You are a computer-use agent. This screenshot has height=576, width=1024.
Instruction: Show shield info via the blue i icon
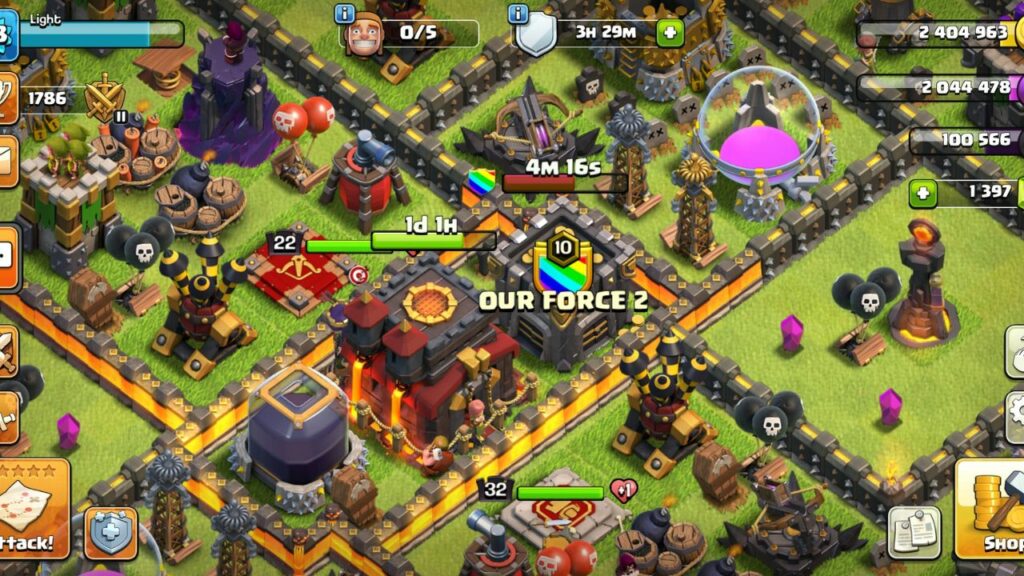point(518,13)
